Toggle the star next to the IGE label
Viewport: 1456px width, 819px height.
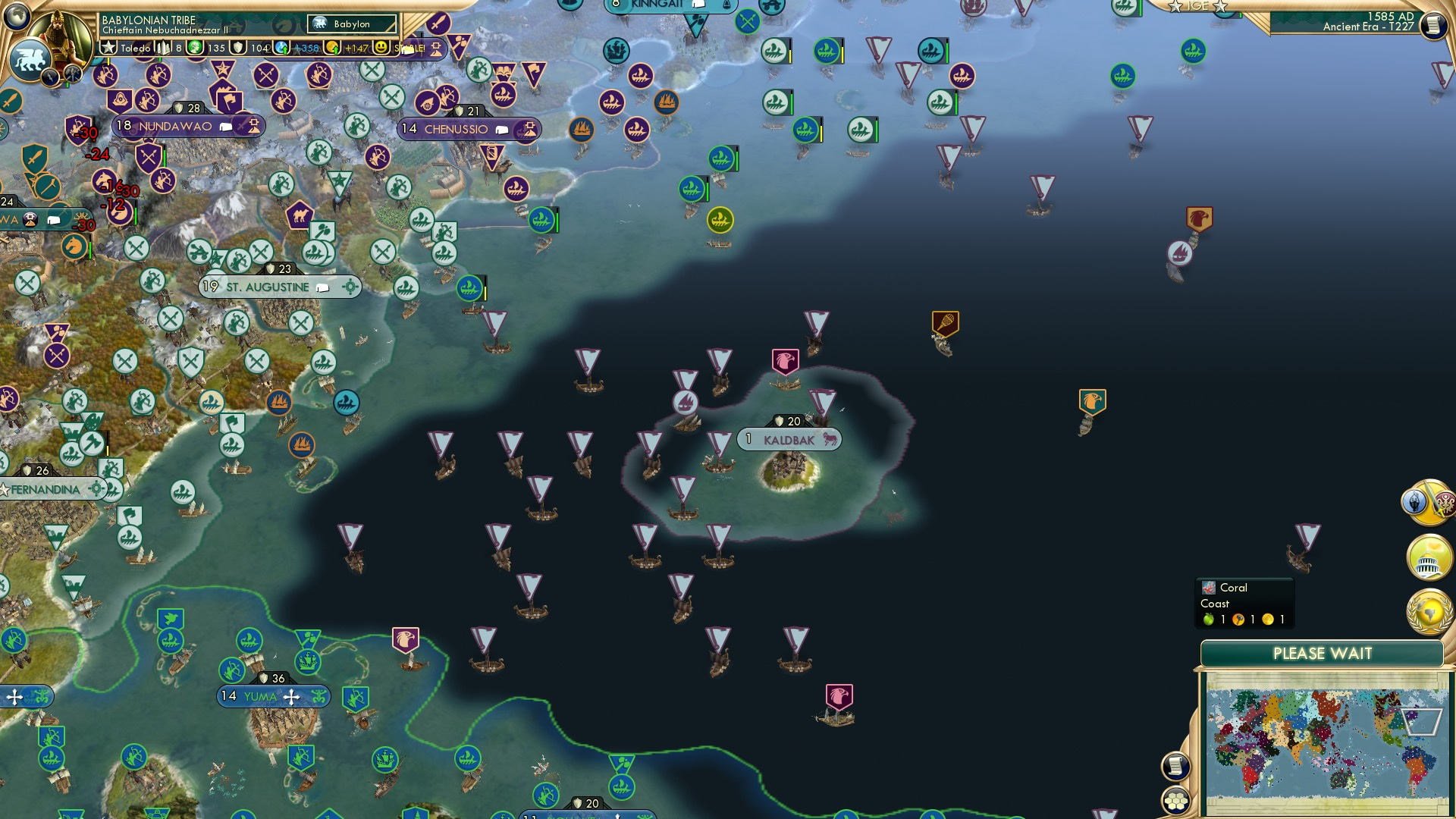coord(1220,7)
